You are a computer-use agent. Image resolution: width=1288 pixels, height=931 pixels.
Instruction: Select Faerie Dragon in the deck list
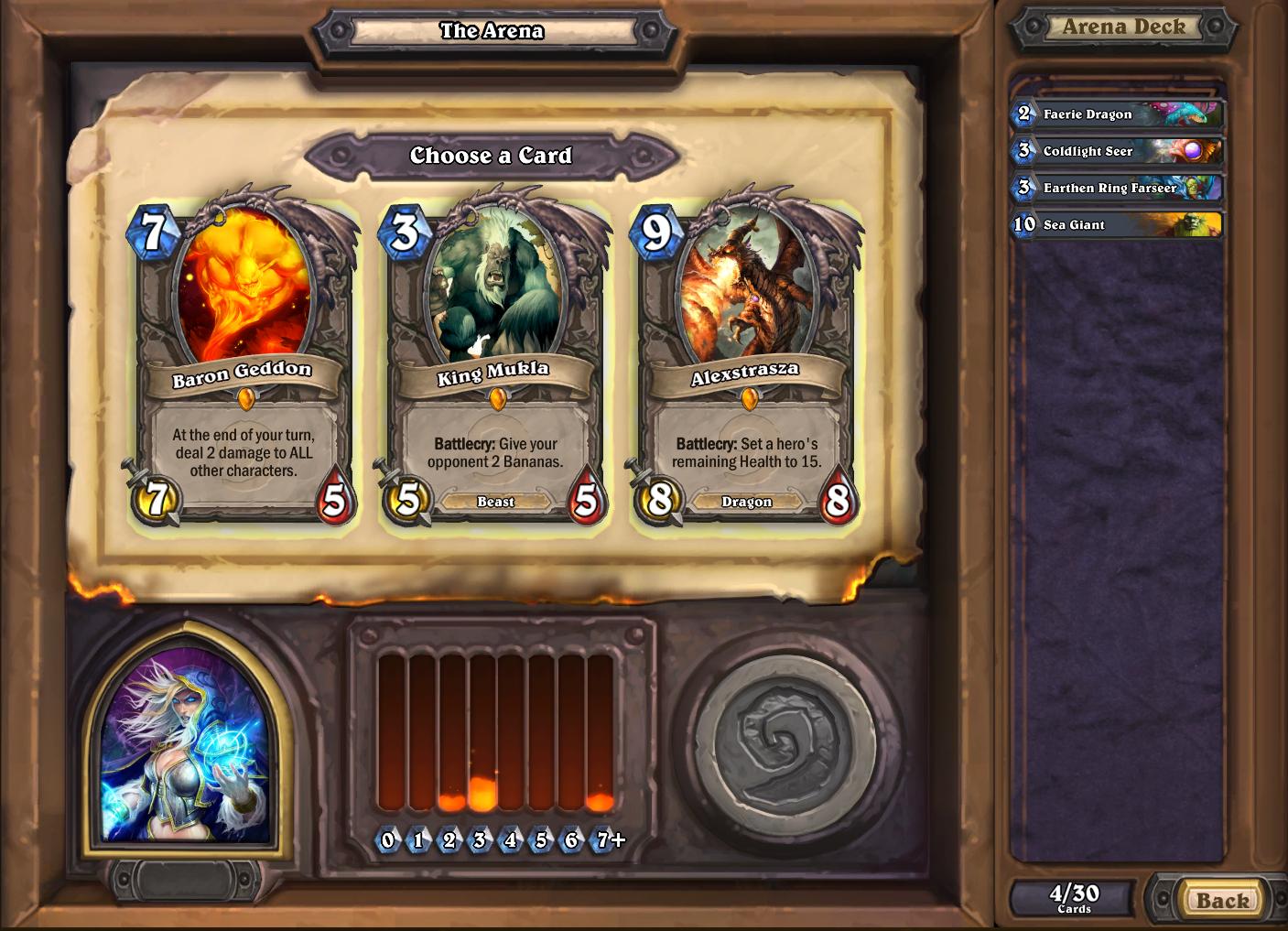1117,114
